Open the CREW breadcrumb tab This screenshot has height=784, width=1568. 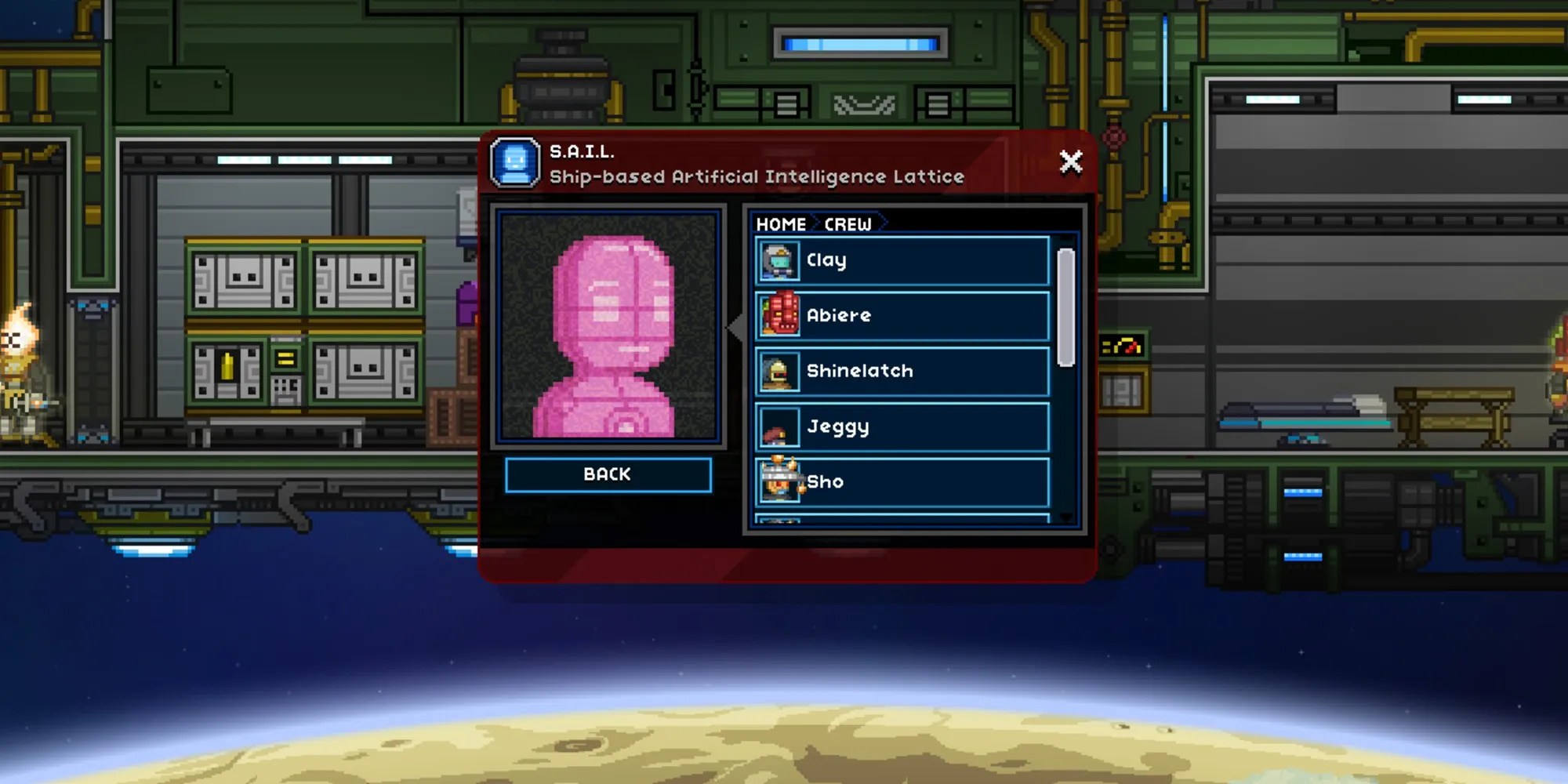tap(847, 224)
